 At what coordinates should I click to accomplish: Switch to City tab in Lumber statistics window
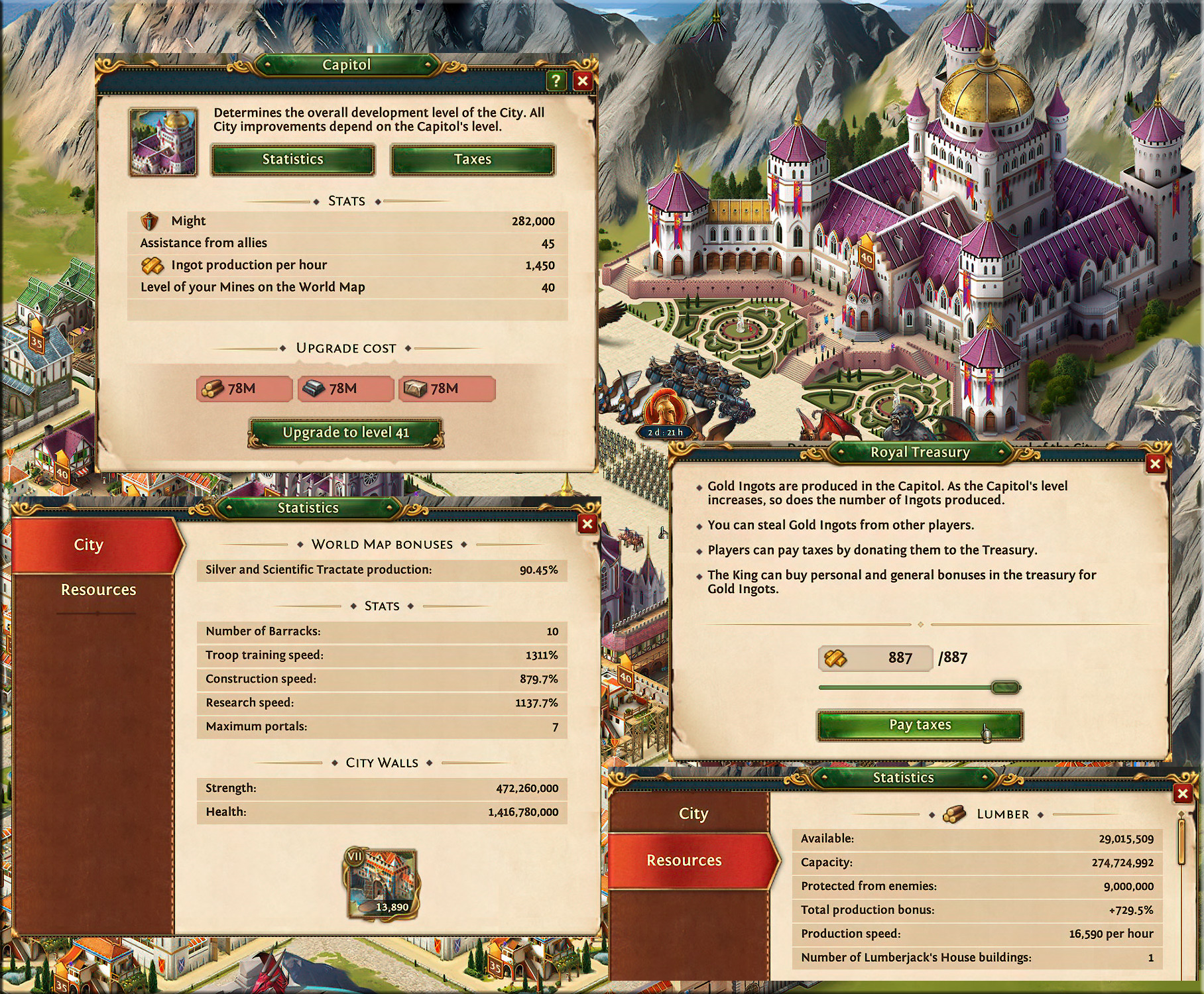click(x=693, y=814)
